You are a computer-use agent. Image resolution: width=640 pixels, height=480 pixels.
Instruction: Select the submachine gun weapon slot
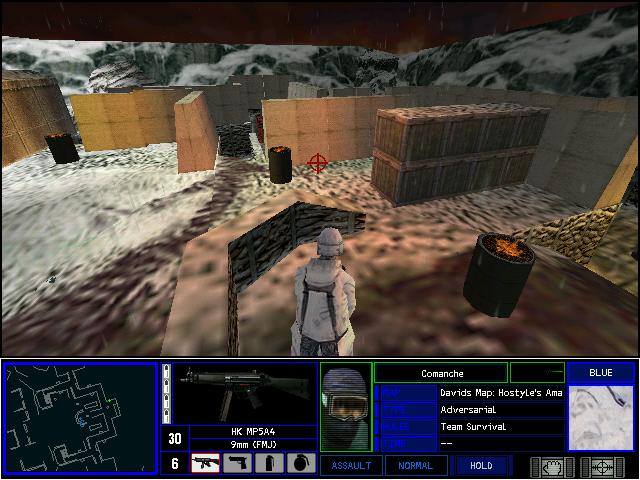tap(205, 463)
